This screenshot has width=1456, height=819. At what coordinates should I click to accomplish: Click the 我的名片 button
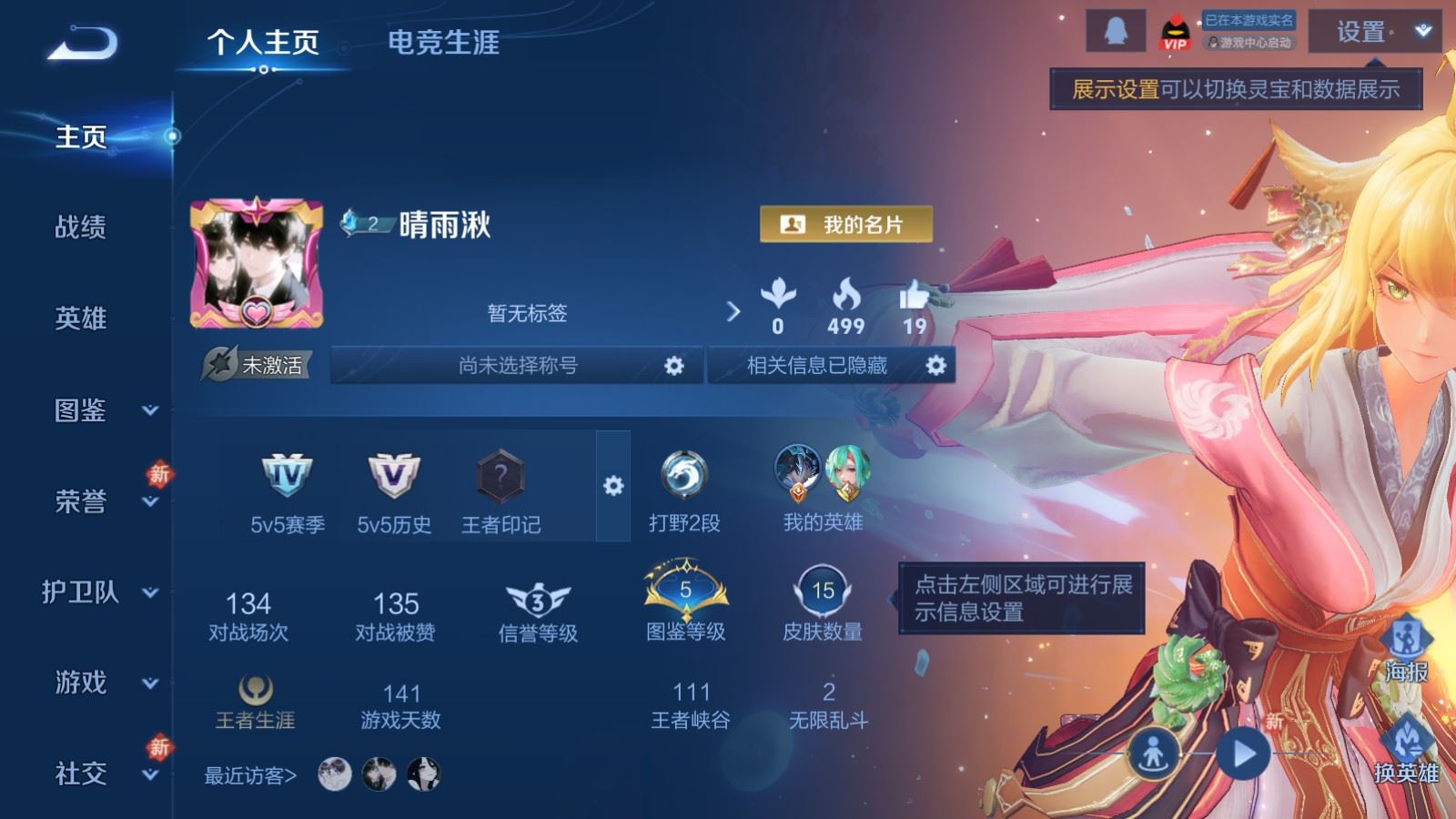click(846, 223)
